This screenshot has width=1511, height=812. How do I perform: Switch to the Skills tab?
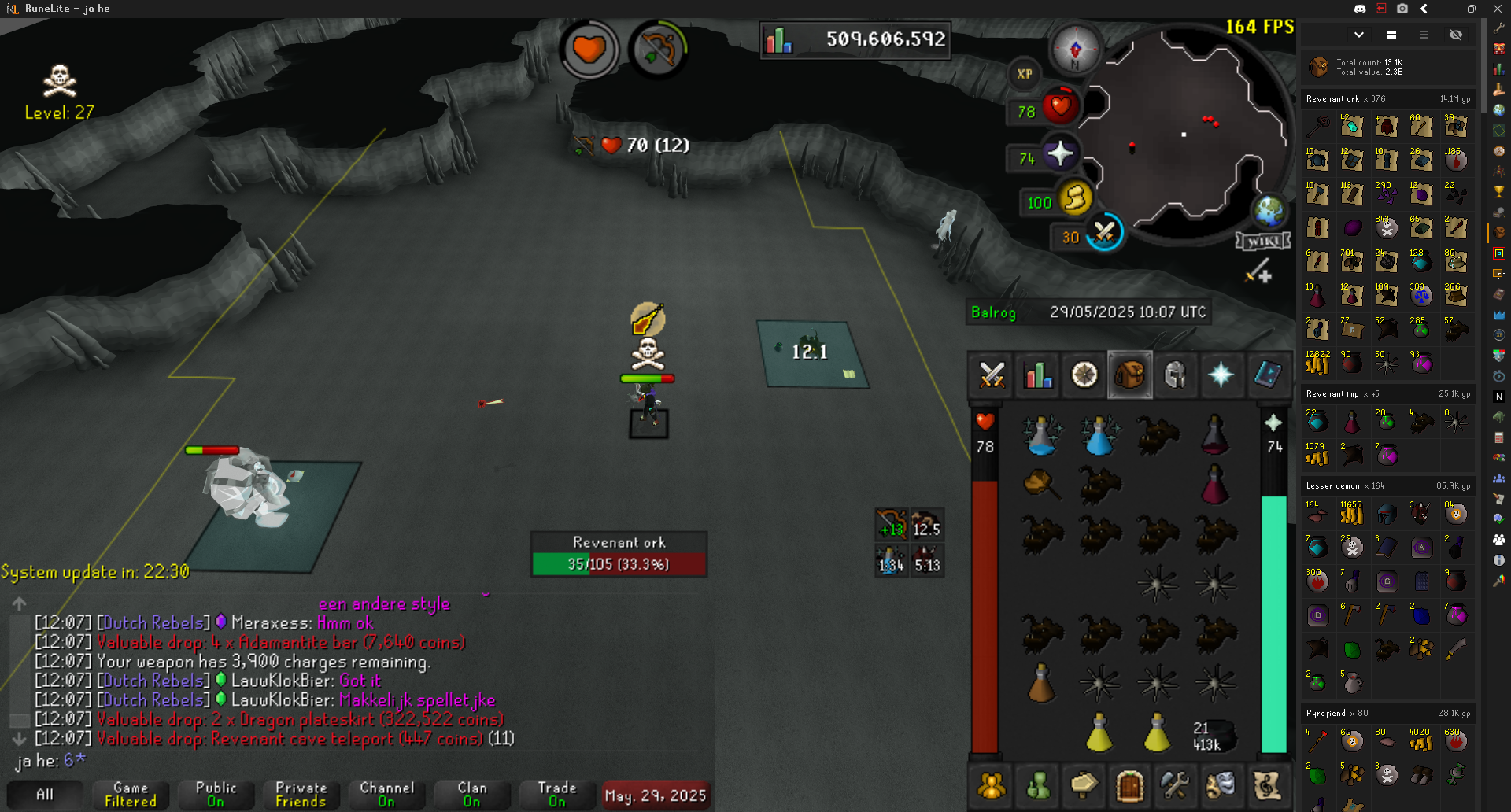coord(1038,375)
